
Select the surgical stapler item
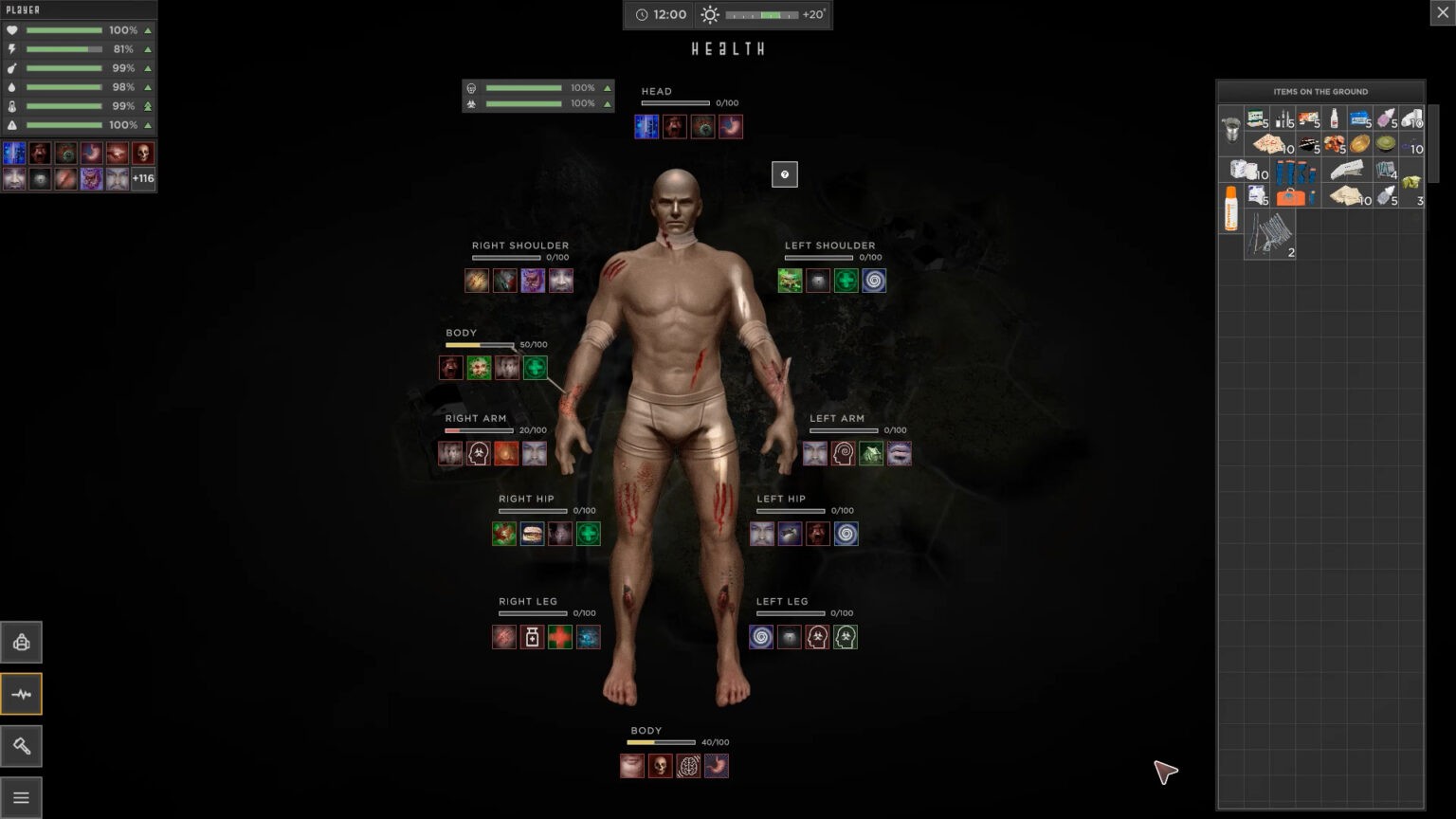1347,171
